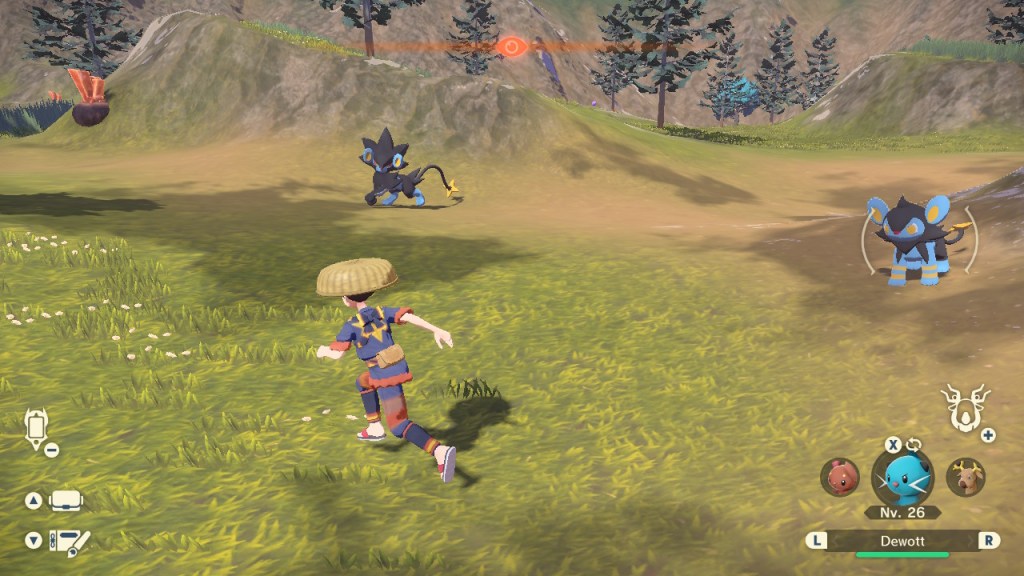Select the Wyrdeer ride icon

pyautogui.click(x=965, y=407)
